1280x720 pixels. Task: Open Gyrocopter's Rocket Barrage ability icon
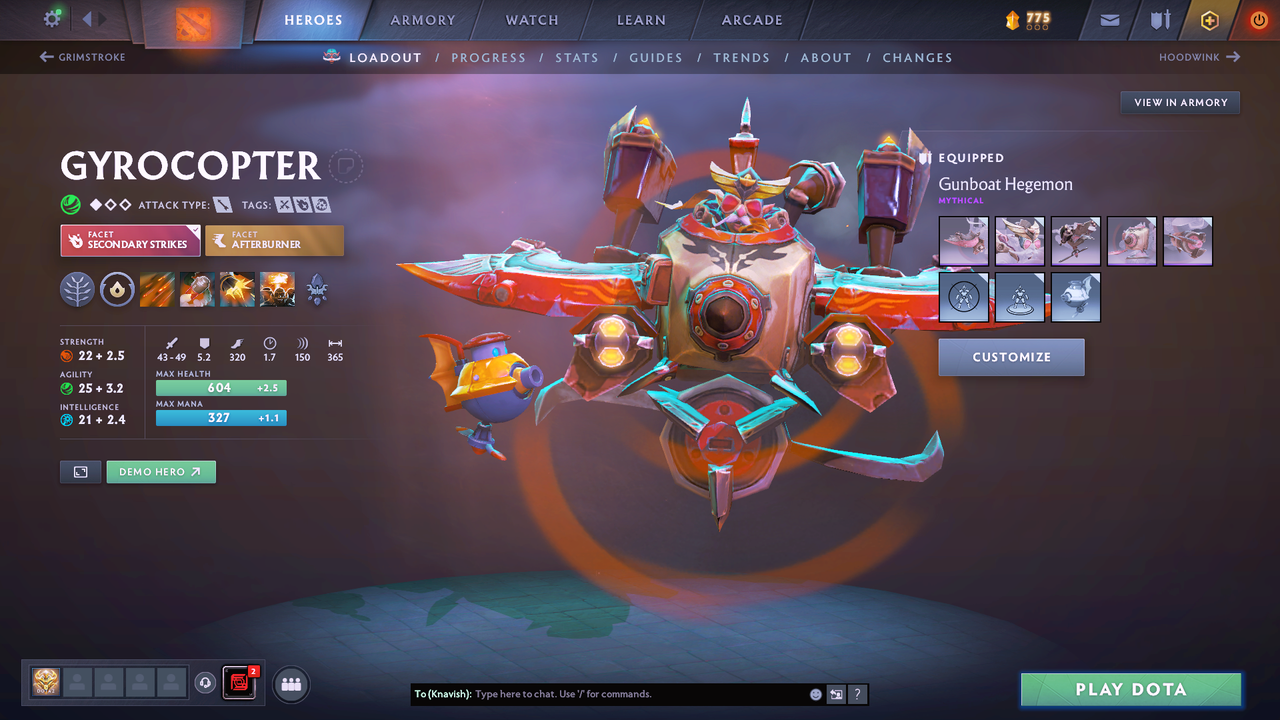(157, 290)
